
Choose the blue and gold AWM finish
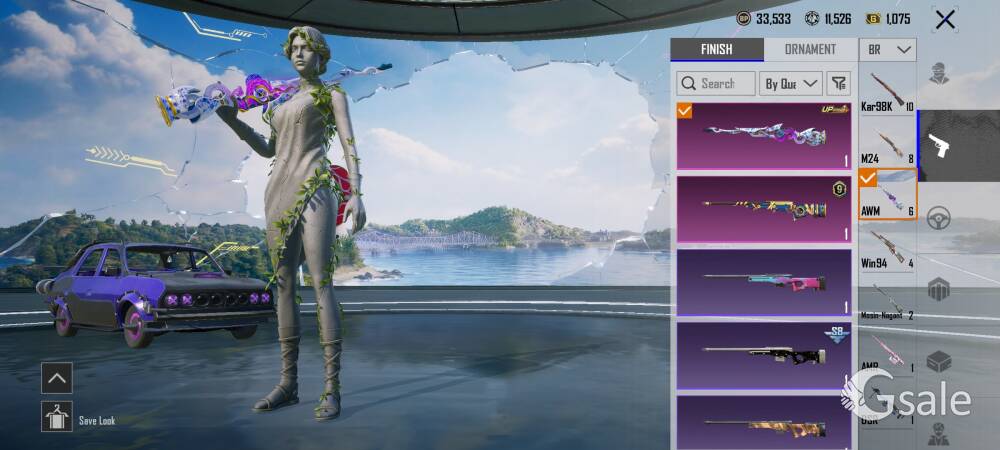[x=764, y=209]
